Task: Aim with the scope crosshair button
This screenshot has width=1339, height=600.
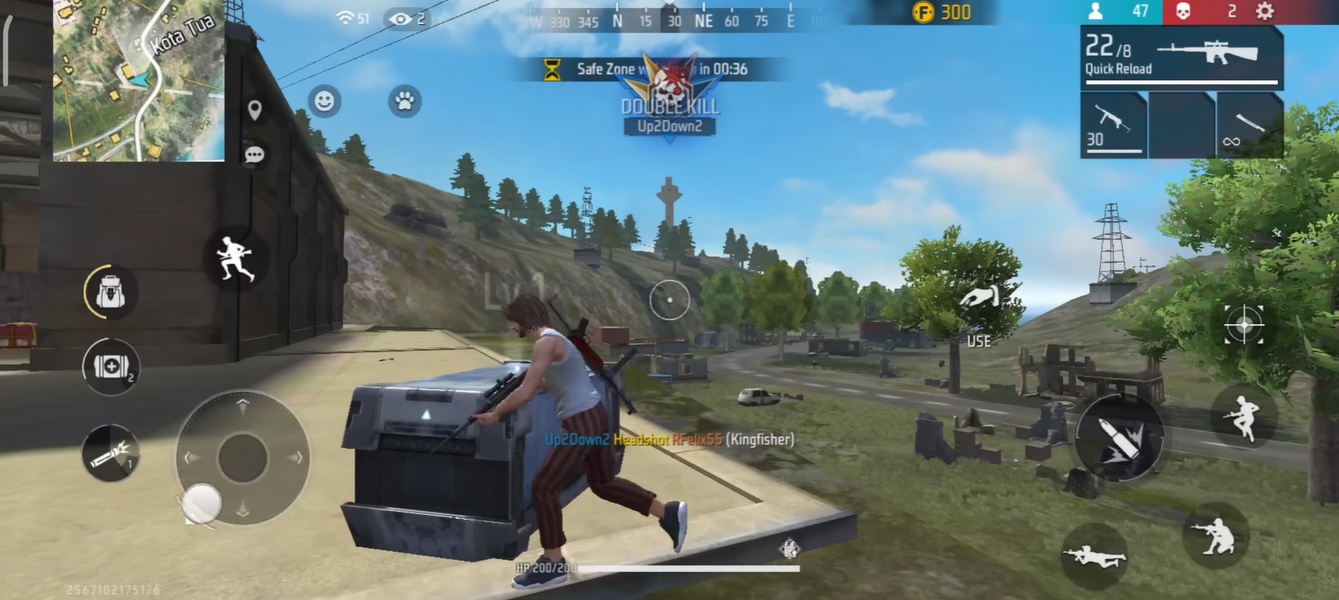Action: pos(1244,324)
